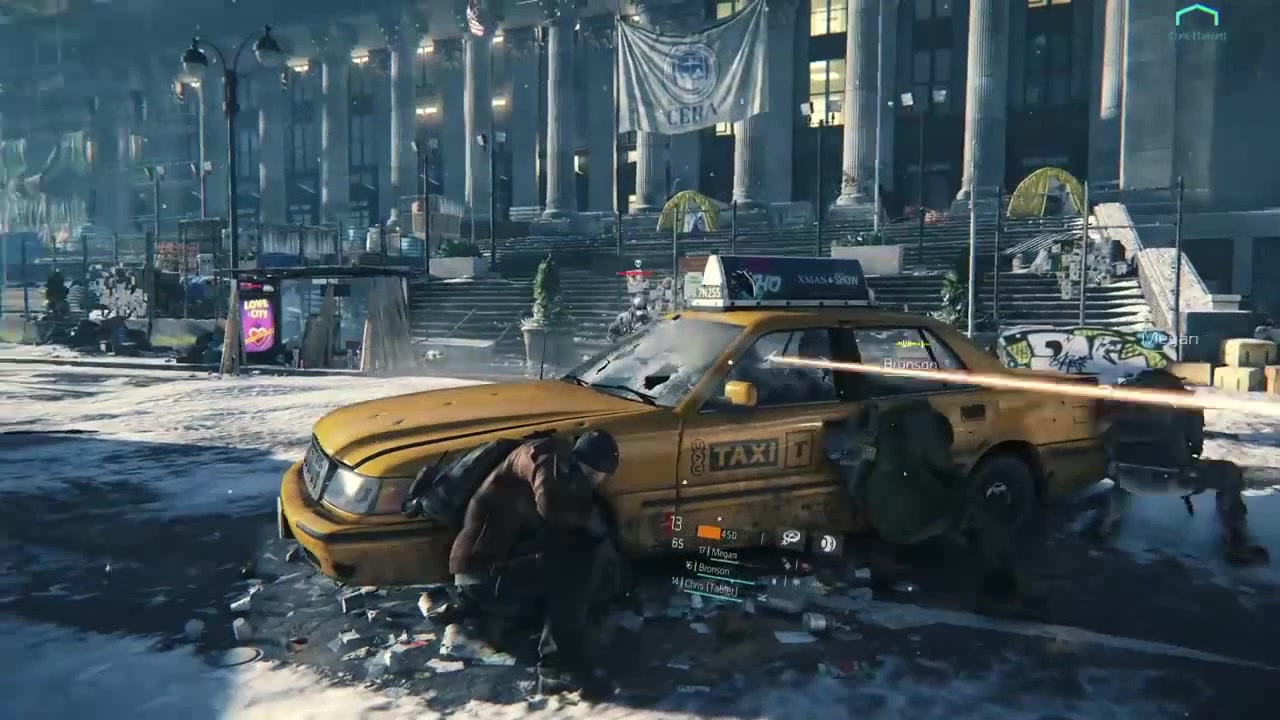Click the enemy skull marker above the barricade
This screenshot has height=720, width=1280.
[637, 264]
